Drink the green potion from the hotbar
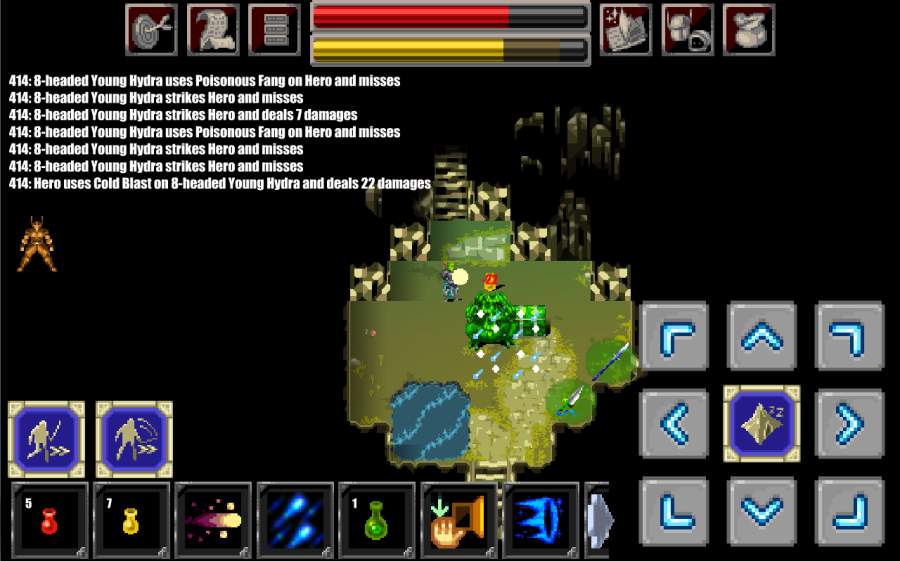 tap(377, 520)
